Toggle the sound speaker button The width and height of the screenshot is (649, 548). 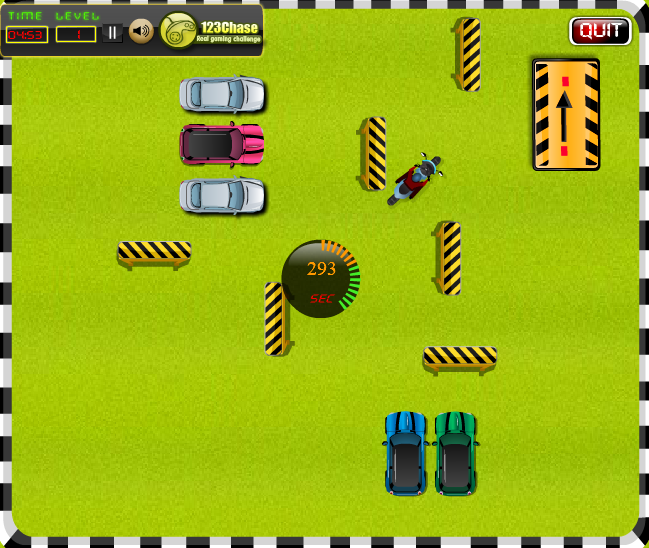pos(141,33)
